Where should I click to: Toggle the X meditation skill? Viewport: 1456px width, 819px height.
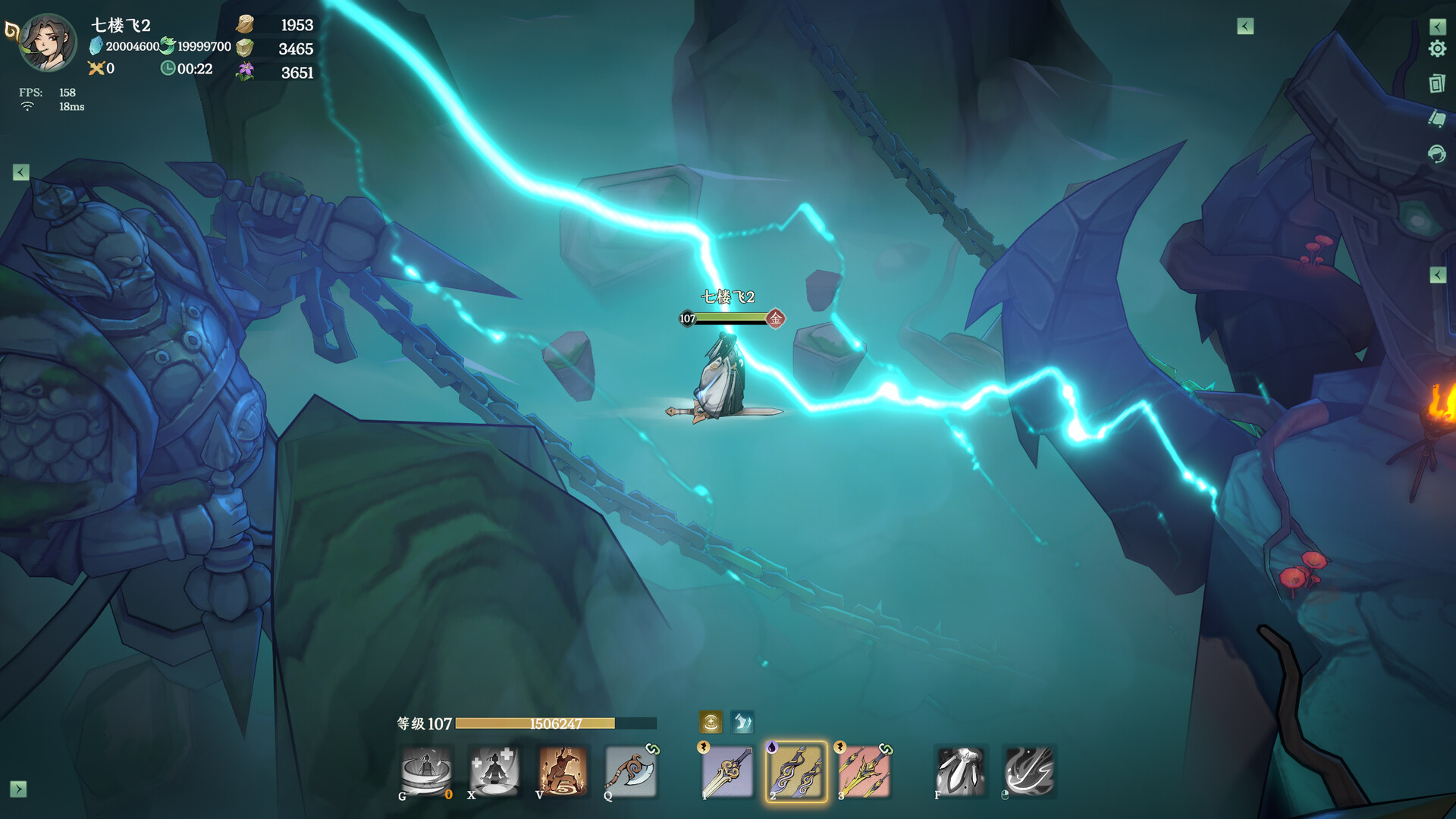[494, 770]
